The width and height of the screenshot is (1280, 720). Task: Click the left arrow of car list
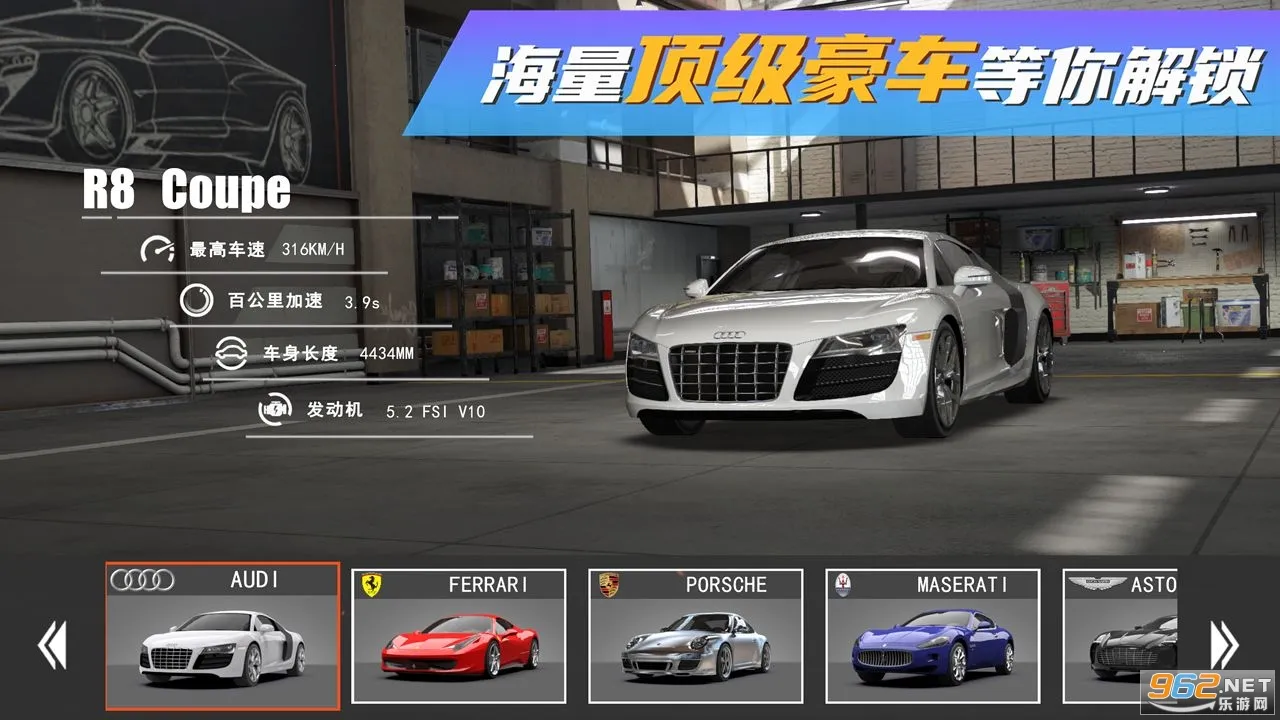click(52, 645)
